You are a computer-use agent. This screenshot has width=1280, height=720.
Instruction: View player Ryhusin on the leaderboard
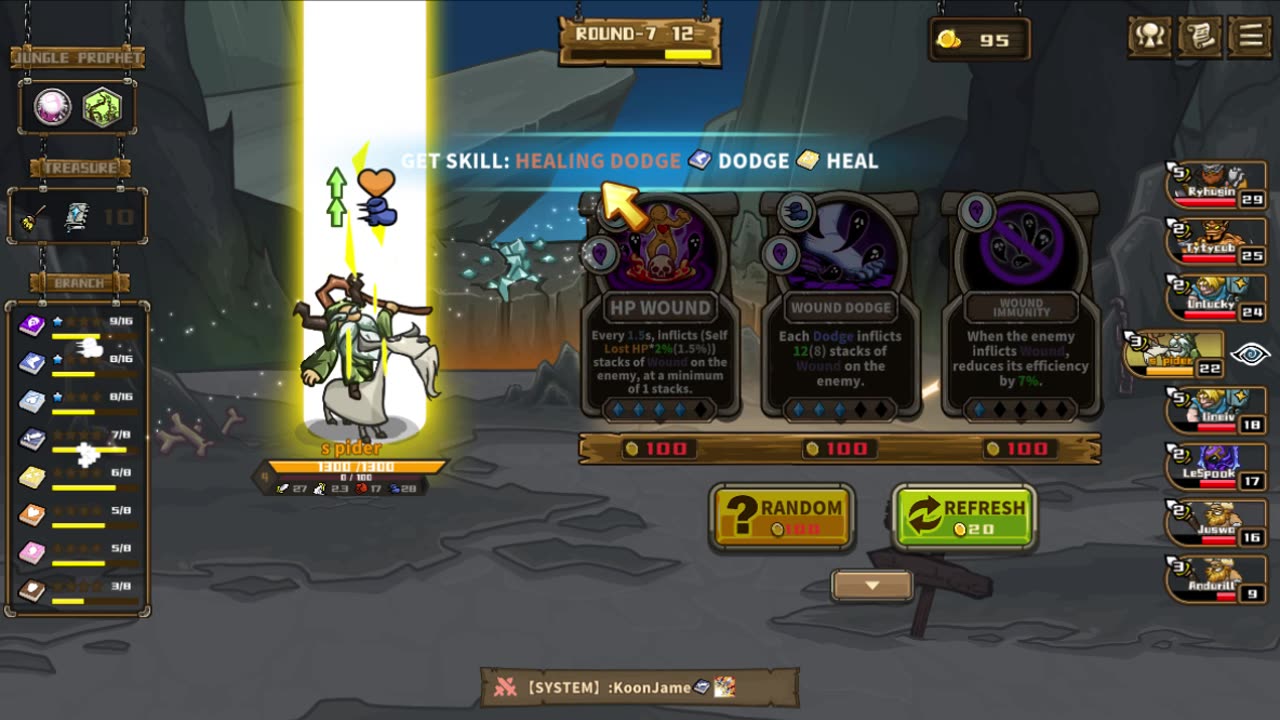coord(1216,185)
